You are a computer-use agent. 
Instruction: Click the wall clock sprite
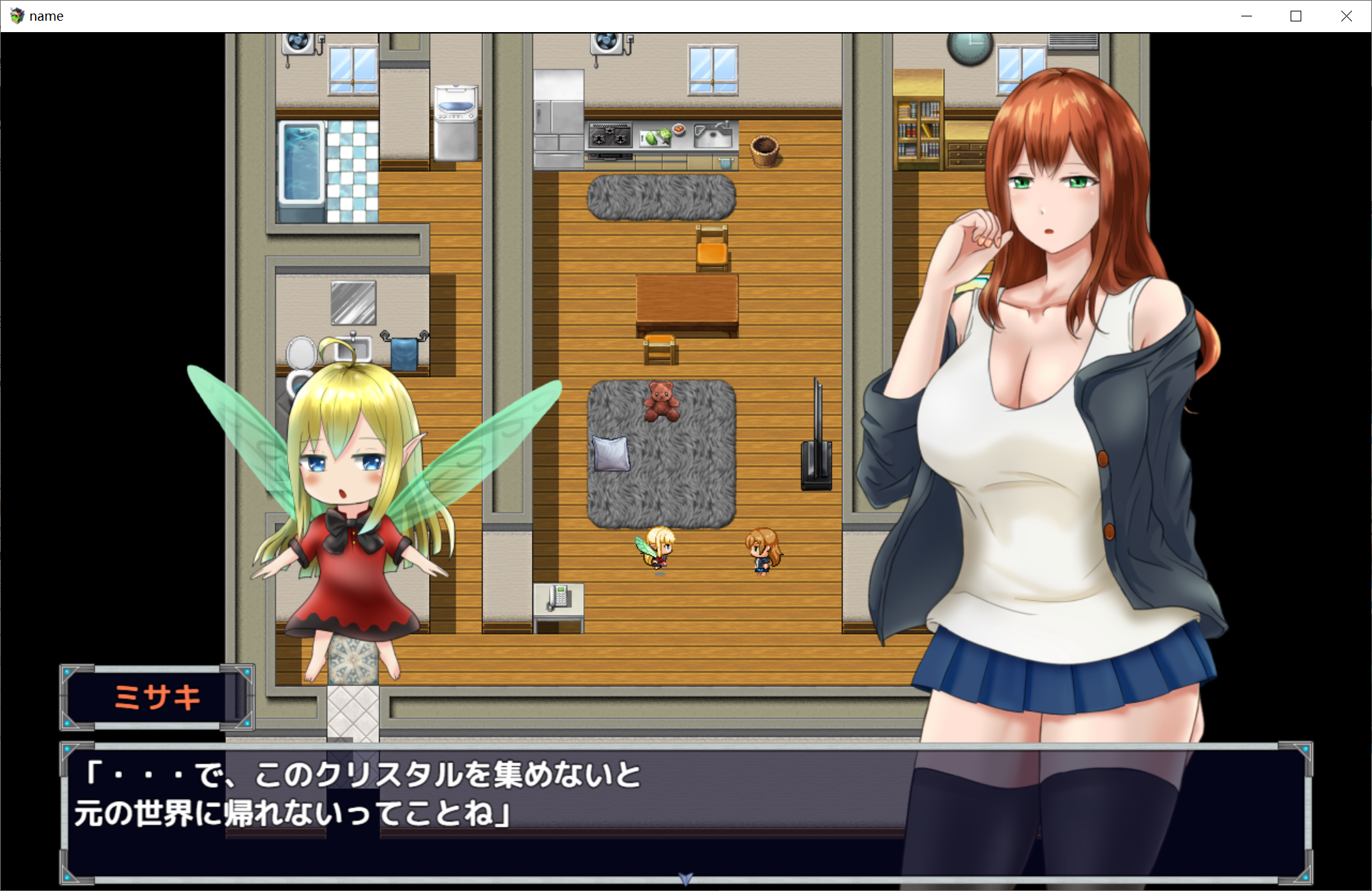coord(968,49)
